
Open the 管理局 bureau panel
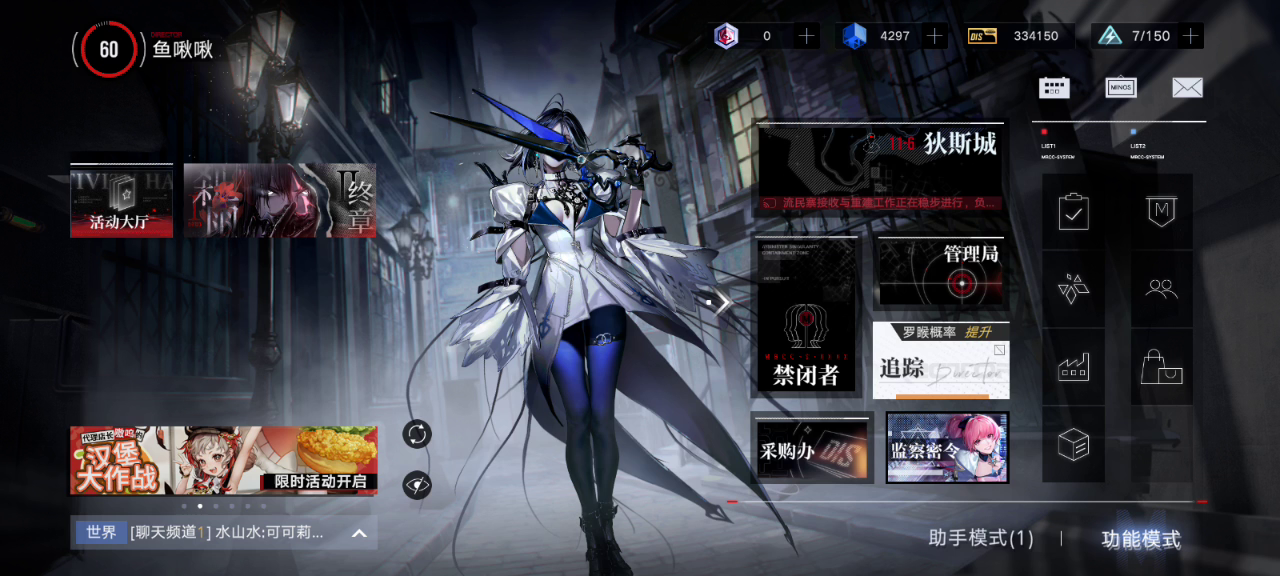click(942, 273)
